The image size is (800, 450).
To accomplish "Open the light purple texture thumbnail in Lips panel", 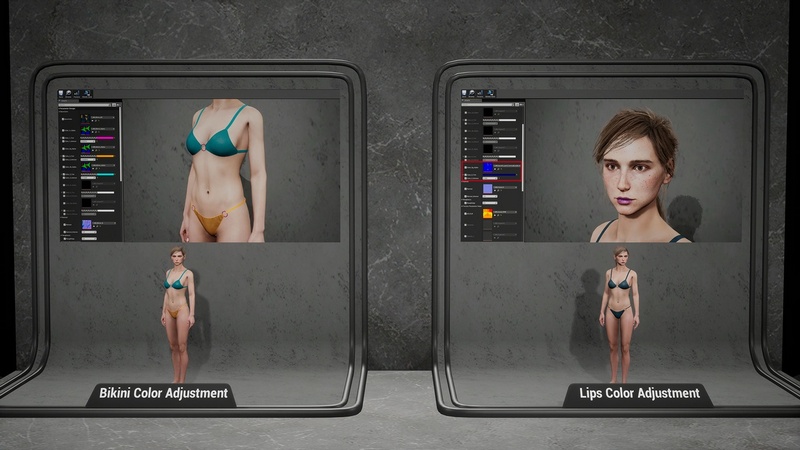I will 488,189.
